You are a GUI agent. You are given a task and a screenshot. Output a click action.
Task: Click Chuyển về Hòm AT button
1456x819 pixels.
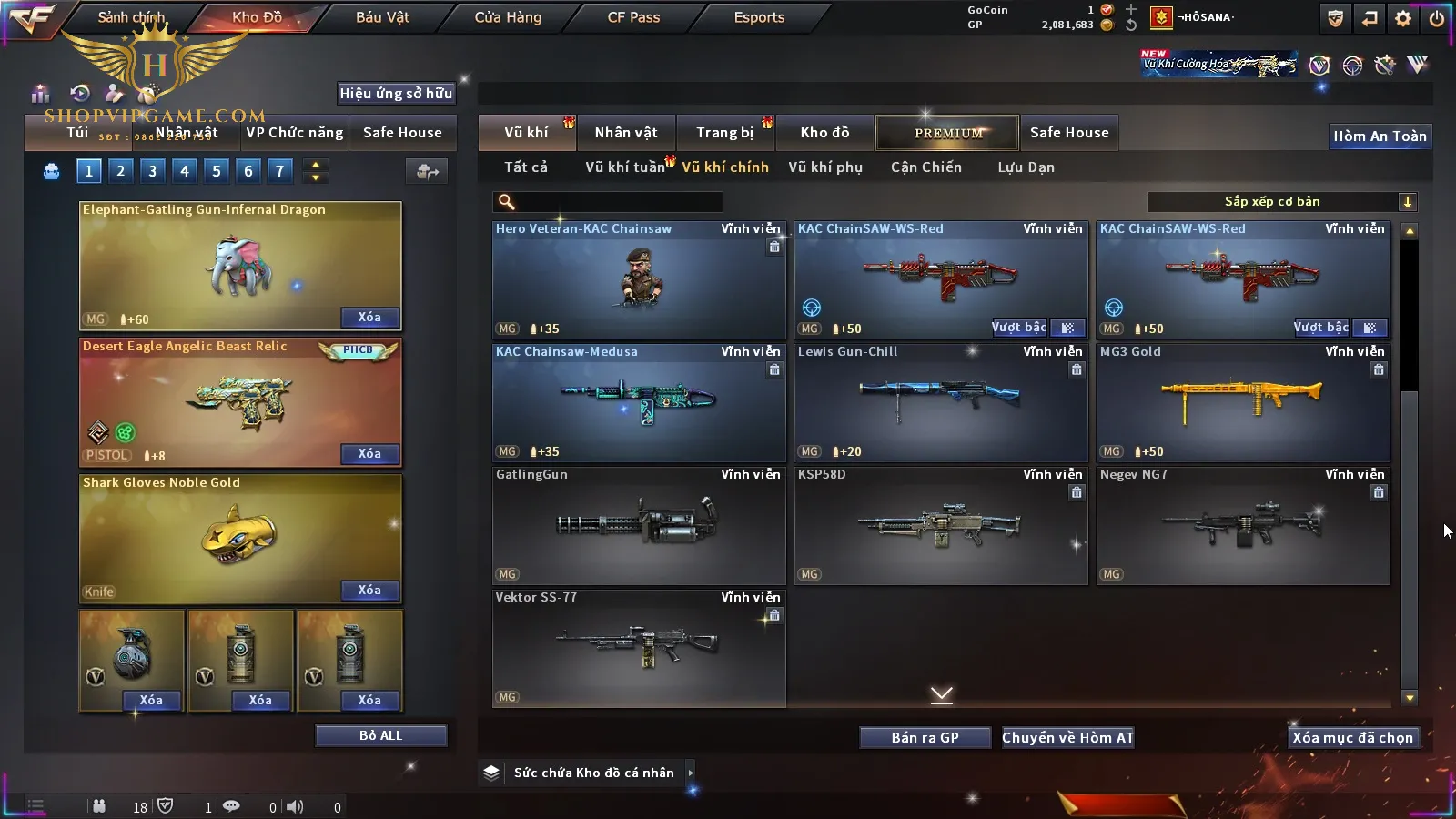(x=1067, y=738)
